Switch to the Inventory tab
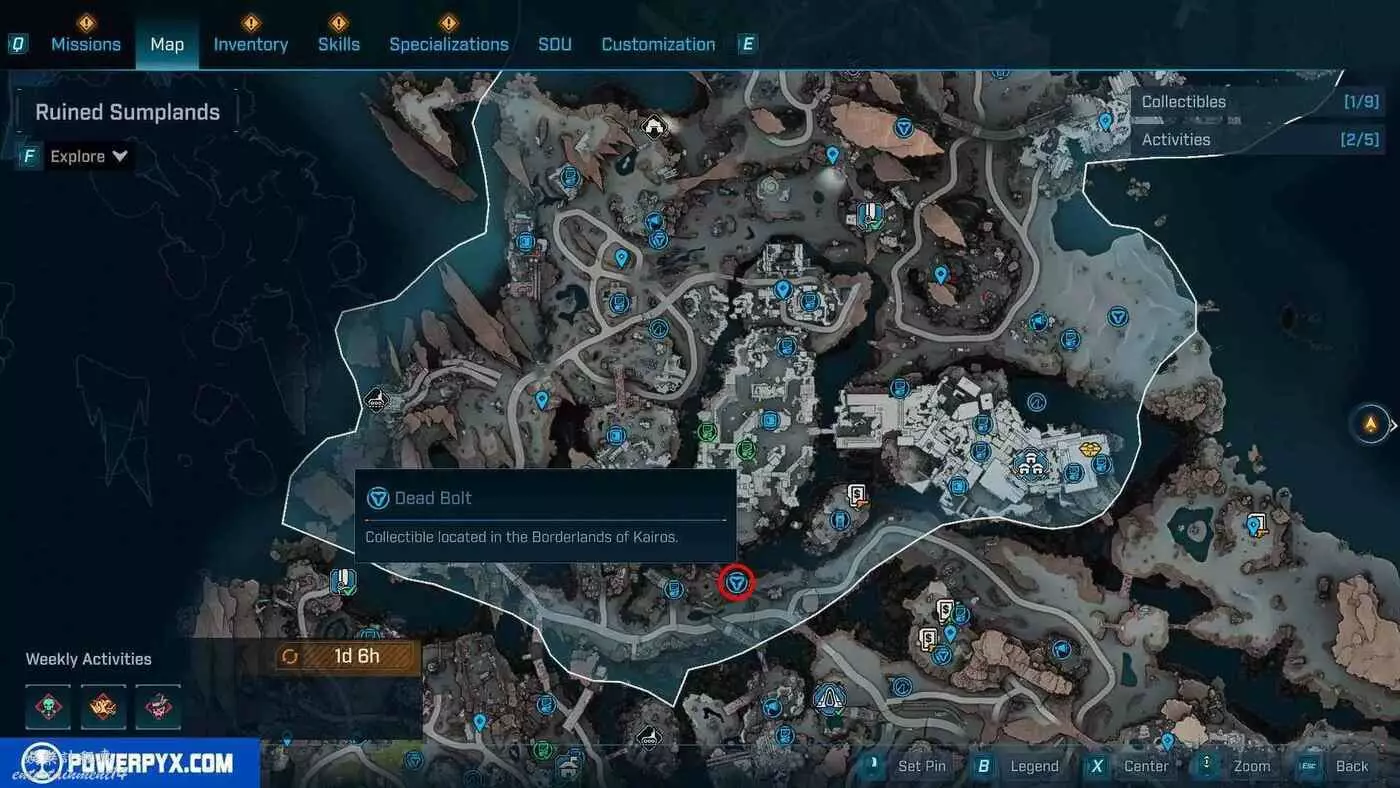This screenshot has width=1400, height=788. coord(250,44)
